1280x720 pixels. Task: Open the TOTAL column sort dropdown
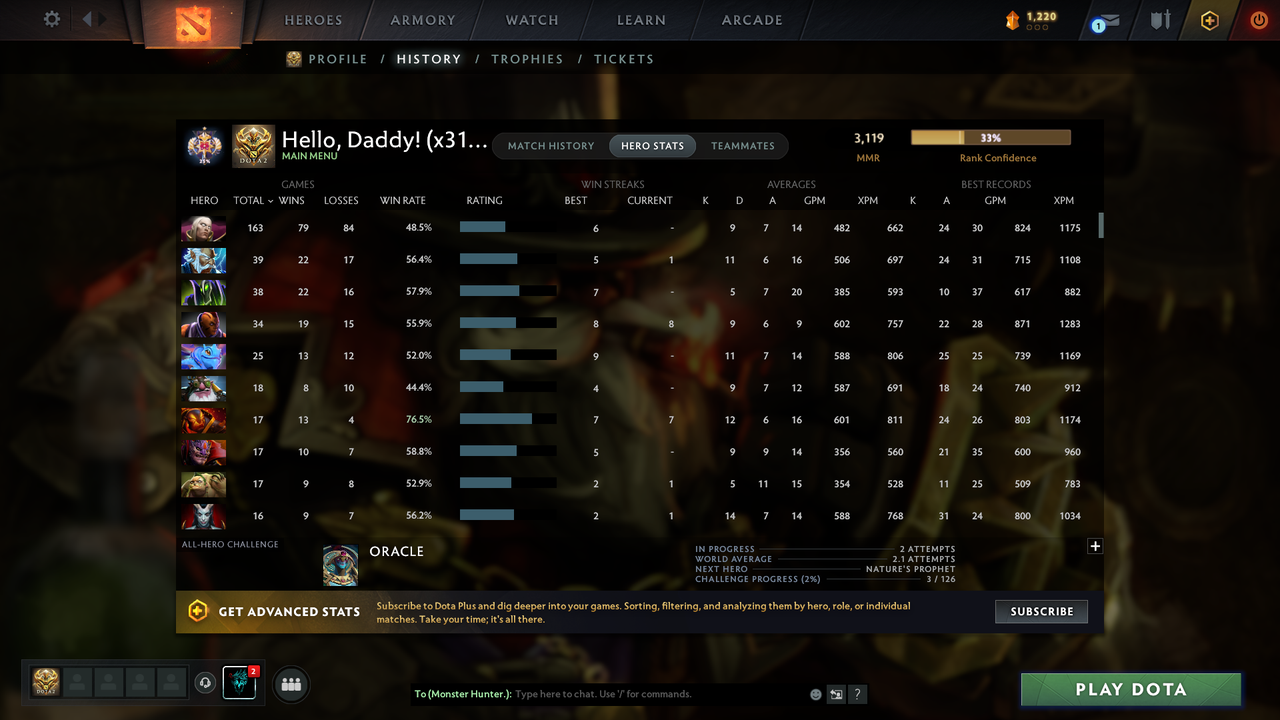click(252, 200)
